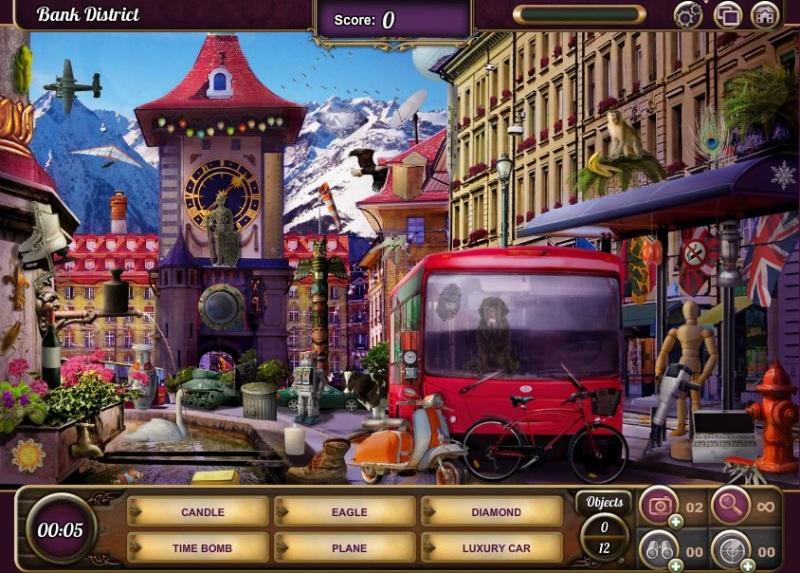This screenshot has width=800, height=573.
Task: Add more camera hints with plus button
Action: point(676,521)
